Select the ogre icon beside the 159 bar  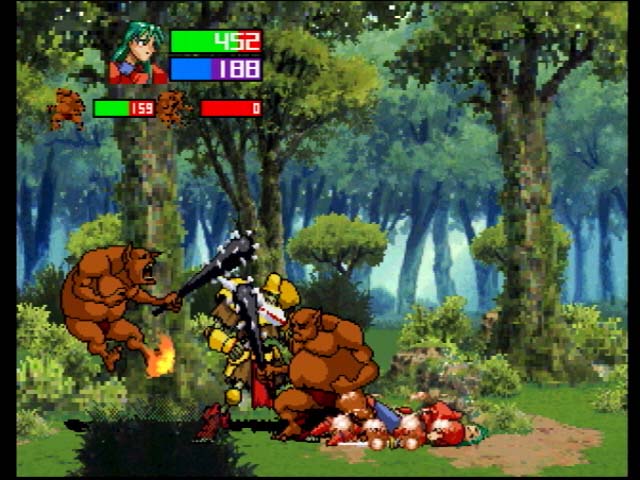69,108
